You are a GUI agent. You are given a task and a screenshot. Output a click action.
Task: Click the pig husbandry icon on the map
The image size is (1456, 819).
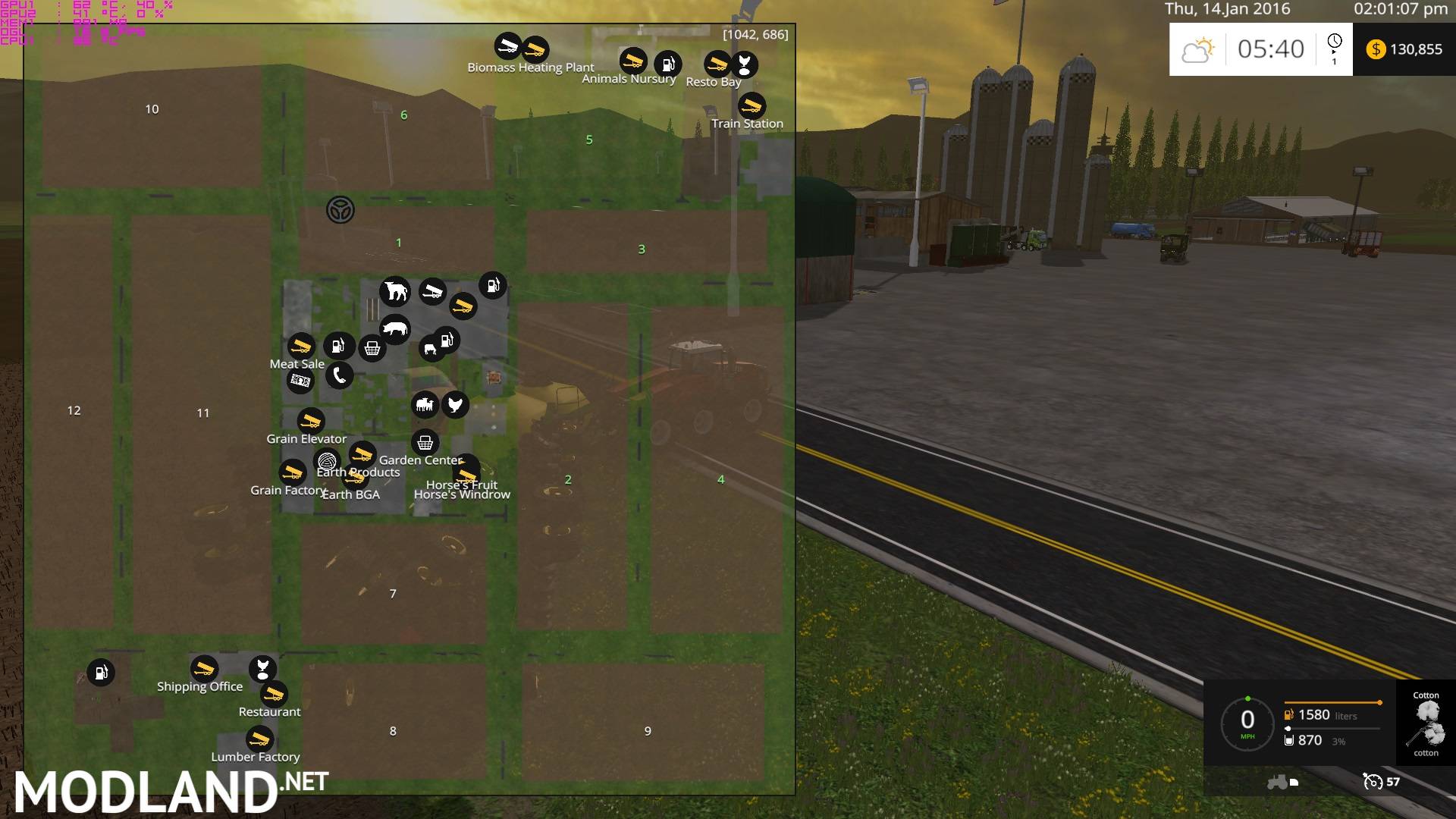click(394, 328)
